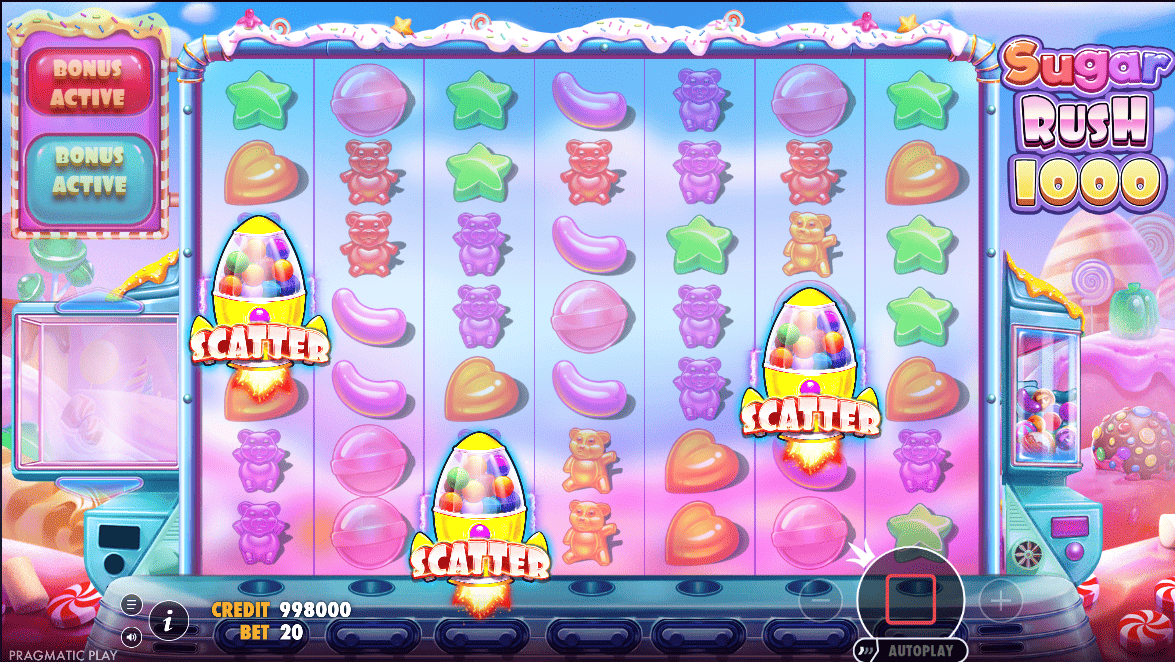Decrease the bet with the minus button

point(818,601)
